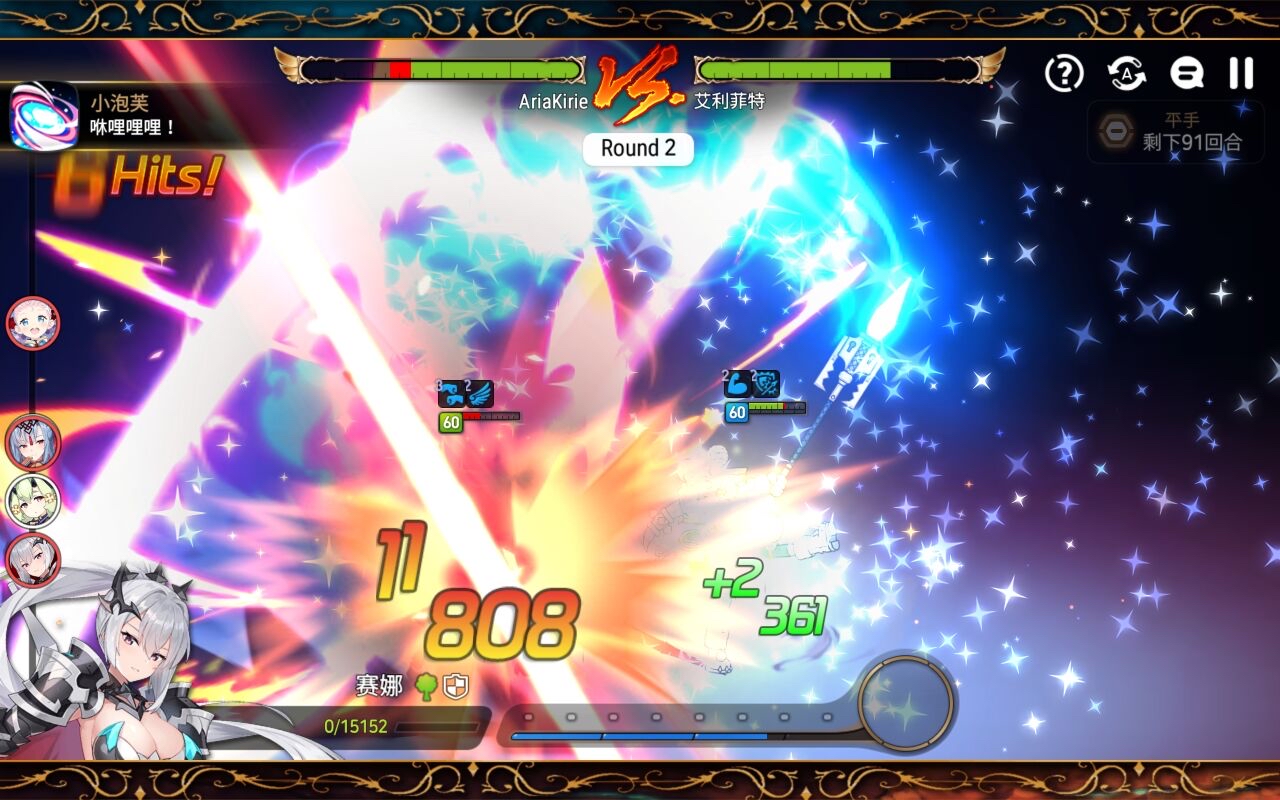Select the blue-haired turn order portrait
The width and height of the screenshot is (1280, 800).
pyautogui.click(x=33, y=442)
